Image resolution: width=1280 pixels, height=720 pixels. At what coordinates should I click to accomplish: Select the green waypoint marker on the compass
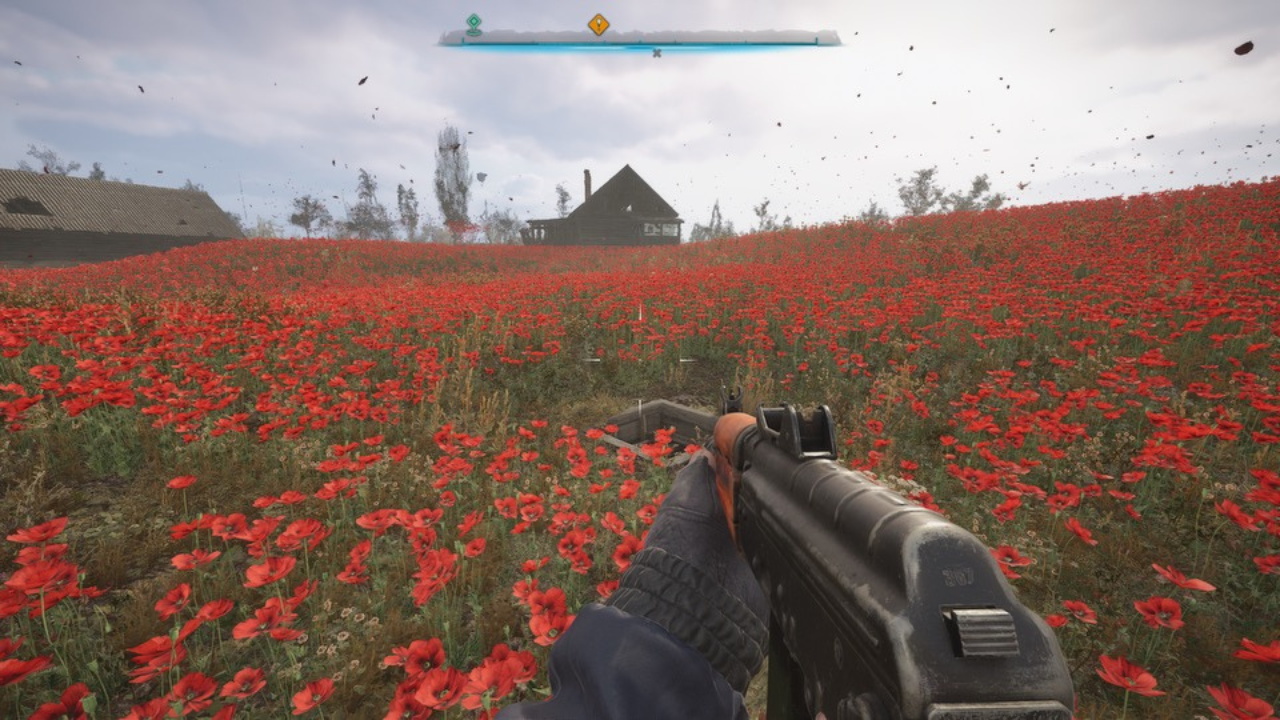(474, 22)
